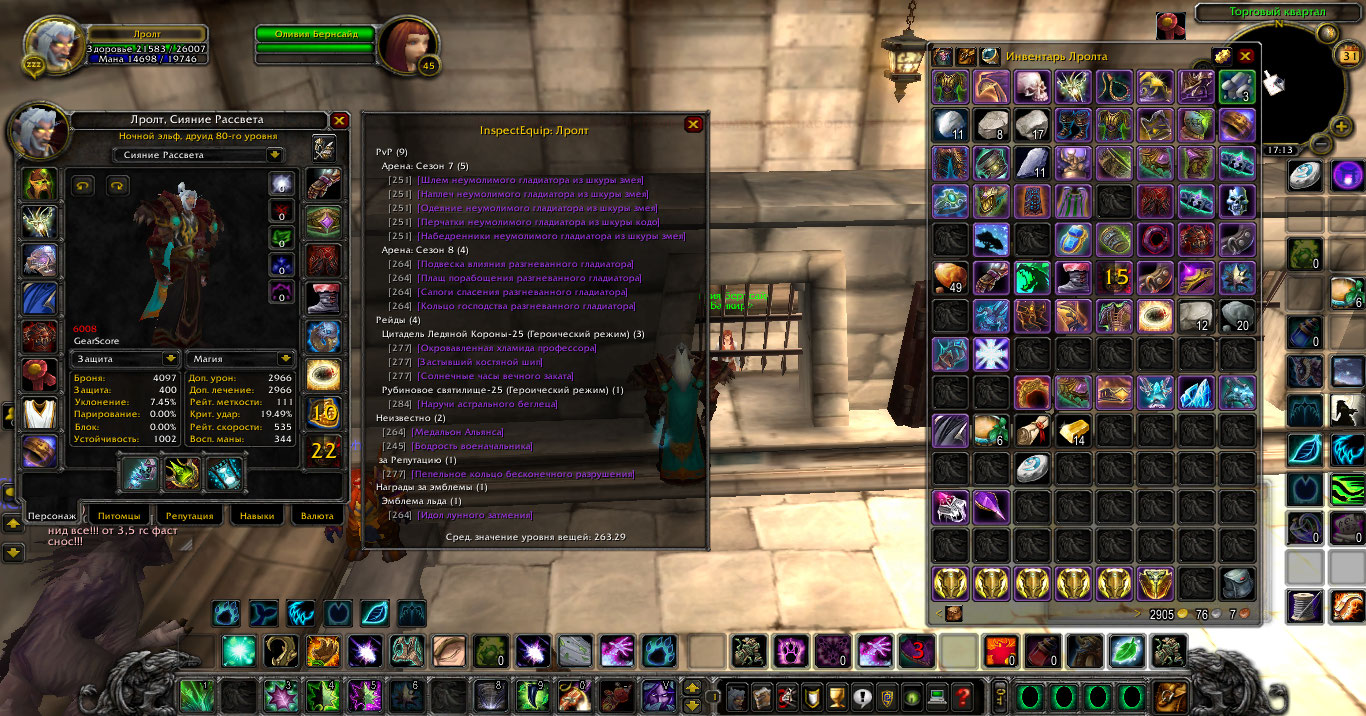Show the Навыки tab
Screen dimensions: 1366x716
[257, 516]
